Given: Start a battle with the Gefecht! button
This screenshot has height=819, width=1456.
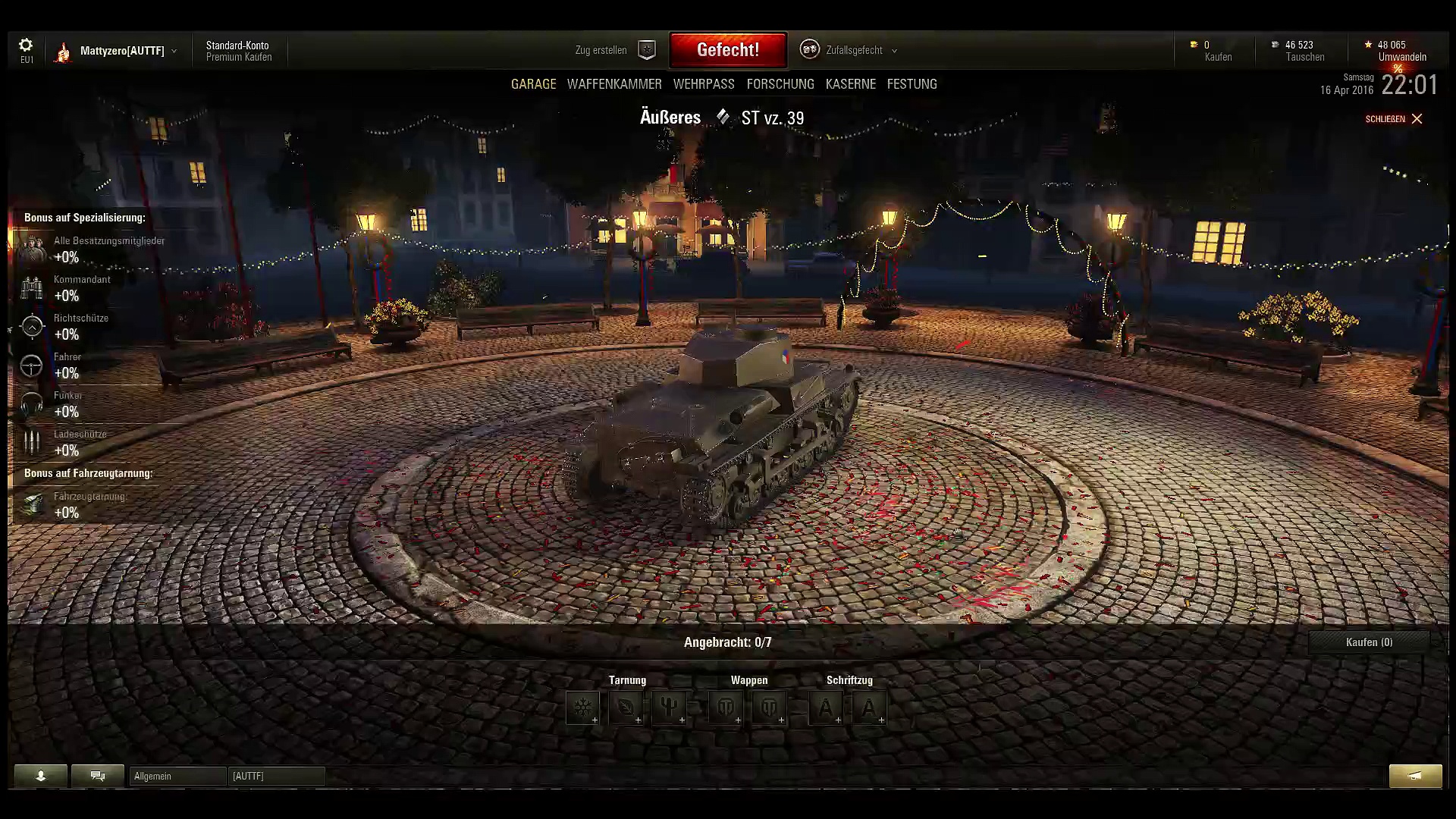Looking at the screenshot, I should (728, 50).
